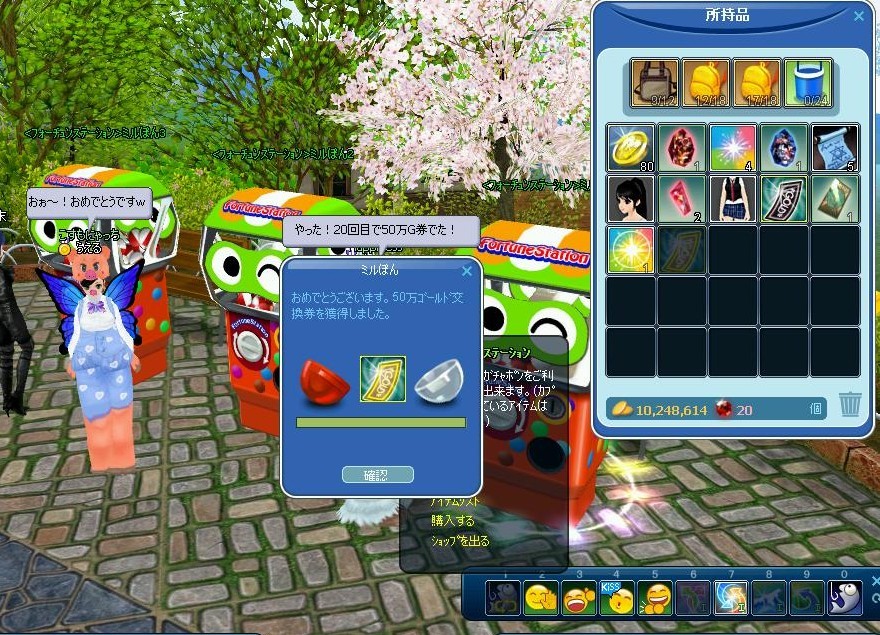Viewport: 880px width, 635px height.
Task: Choose ショップを出る to leave the shop
Action: [460, 541]
